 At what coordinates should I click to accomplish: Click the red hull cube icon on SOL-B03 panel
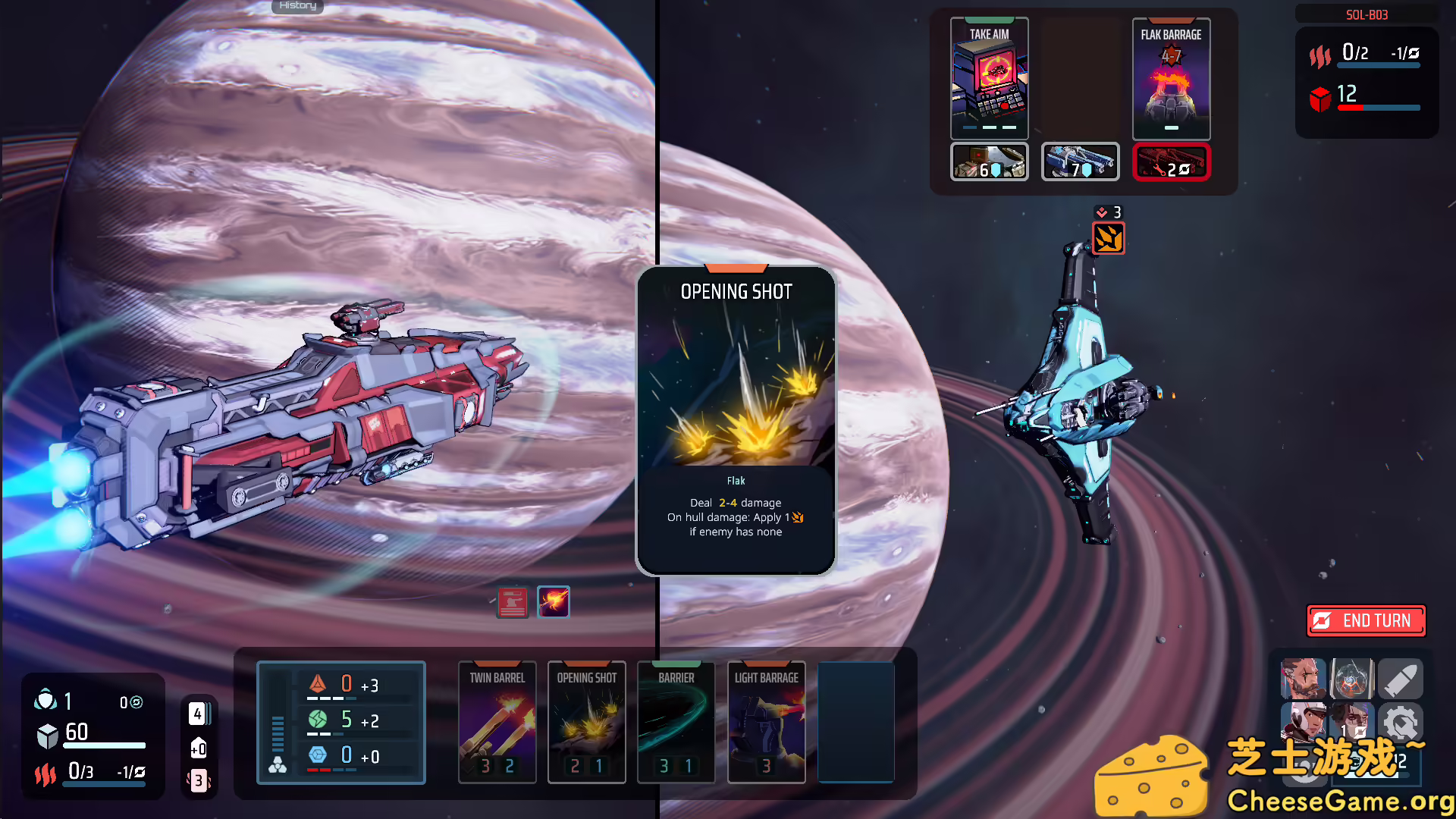[1321, 99]
